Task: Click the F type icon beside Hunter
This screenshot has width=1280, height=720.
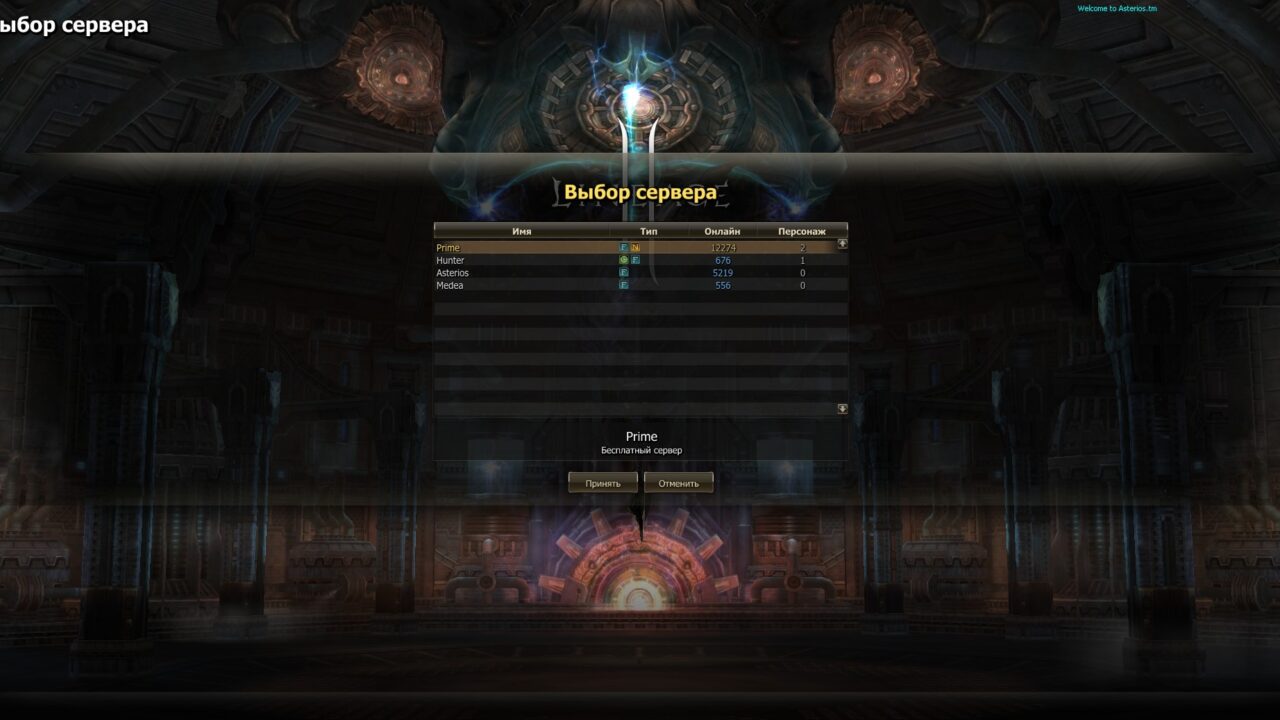Action: (x=636, y=260)
